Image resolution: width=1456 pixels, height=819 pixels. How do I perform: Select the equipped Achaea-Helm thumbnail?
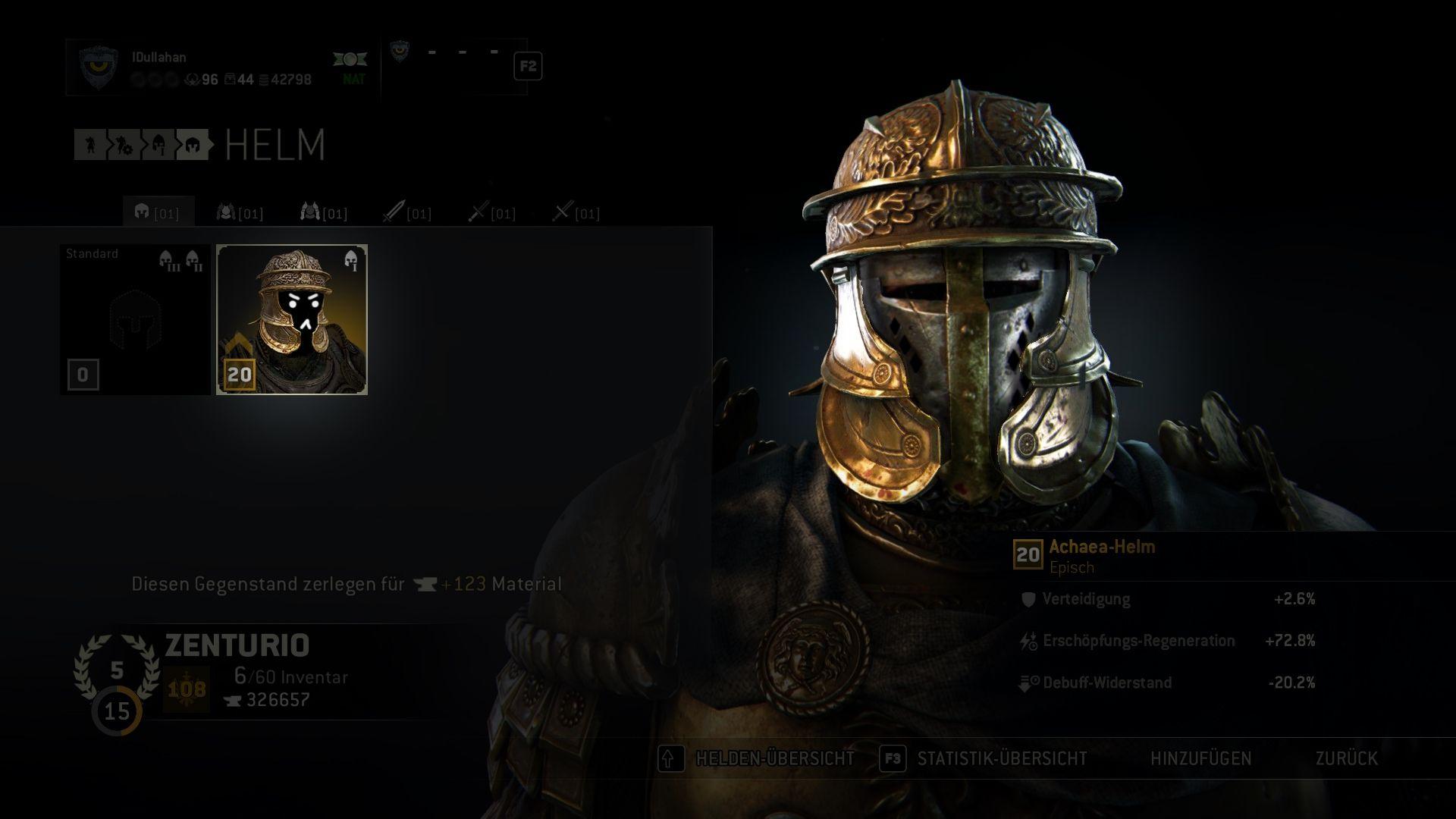[293, 318]
